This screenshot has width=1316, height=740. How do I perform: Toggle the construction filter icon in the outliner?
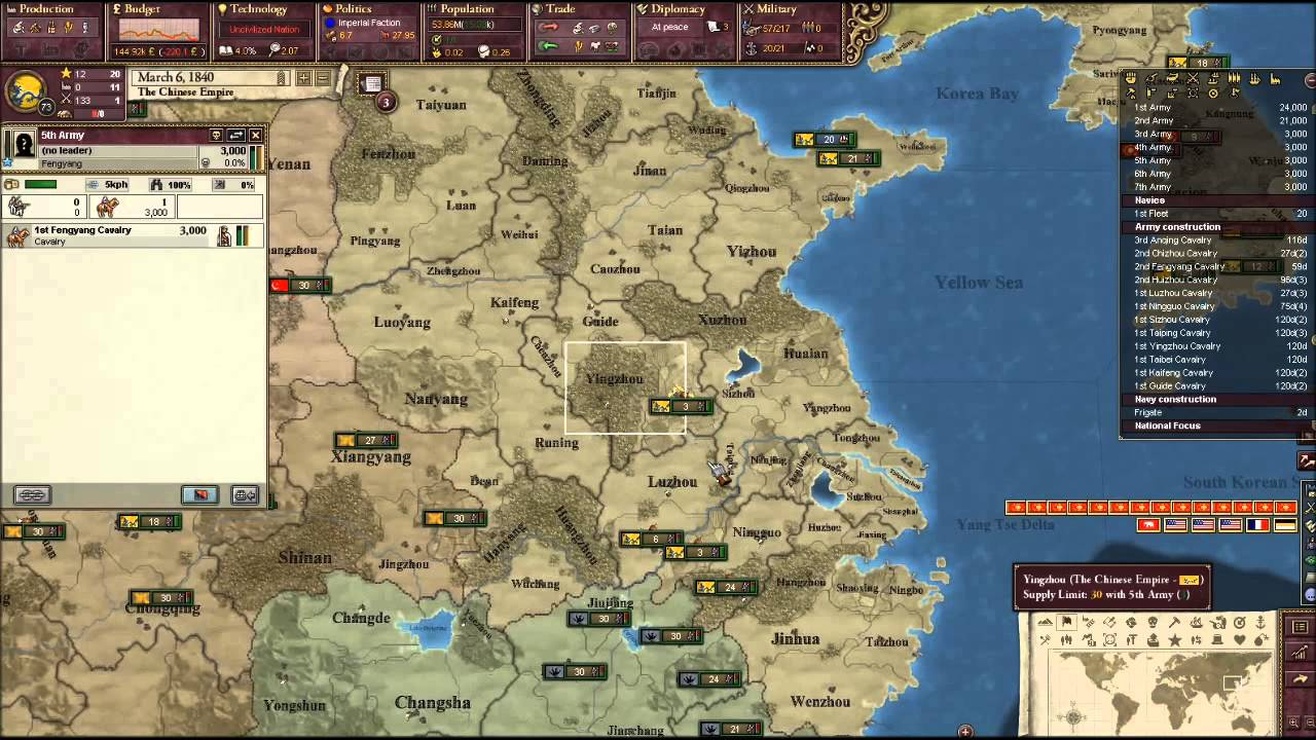(x=1275, y=79)
